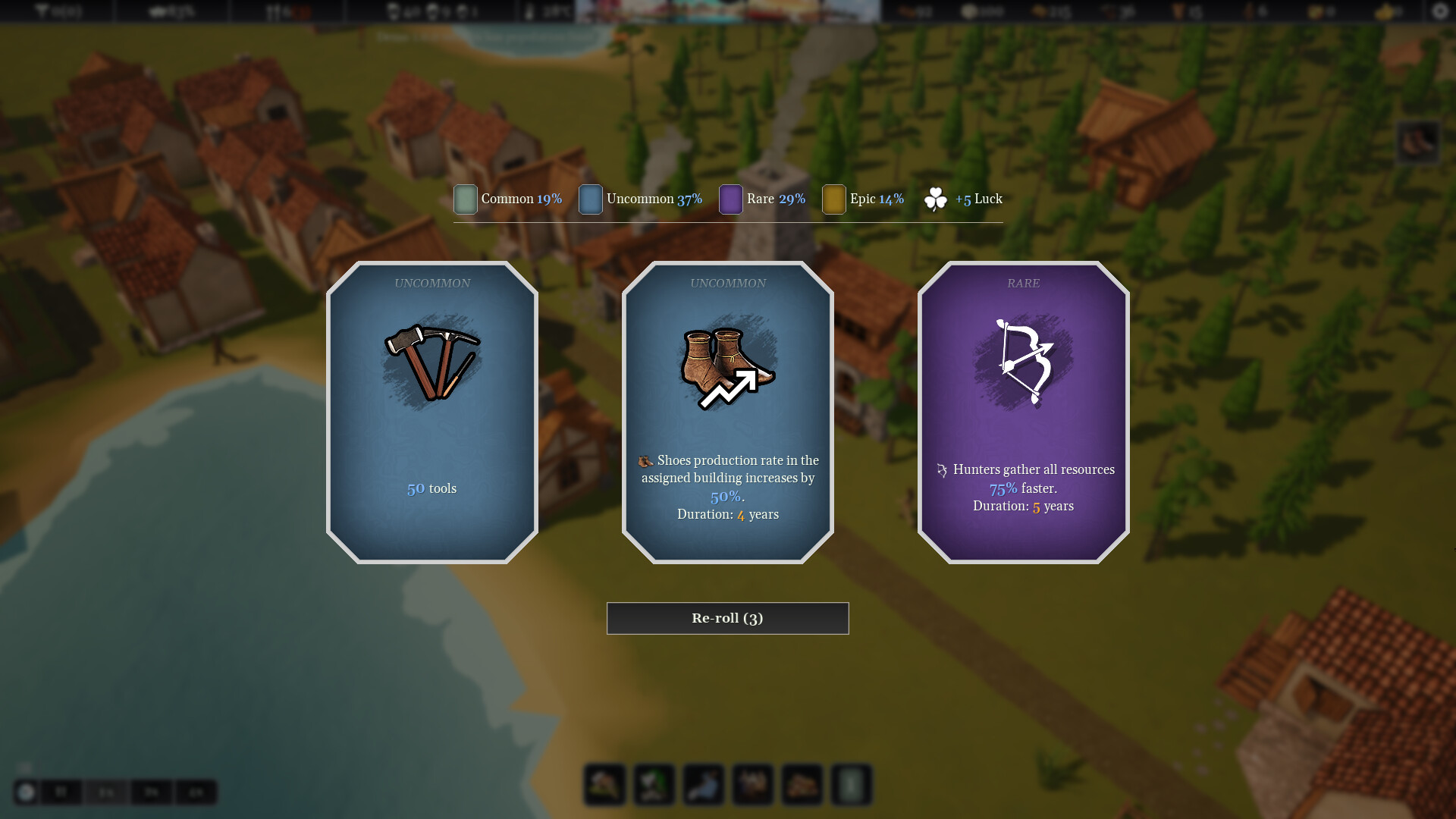Click the clover +5 Luck icon
Viewport: 1456px width, 819px height.
(x=937, y=199)
